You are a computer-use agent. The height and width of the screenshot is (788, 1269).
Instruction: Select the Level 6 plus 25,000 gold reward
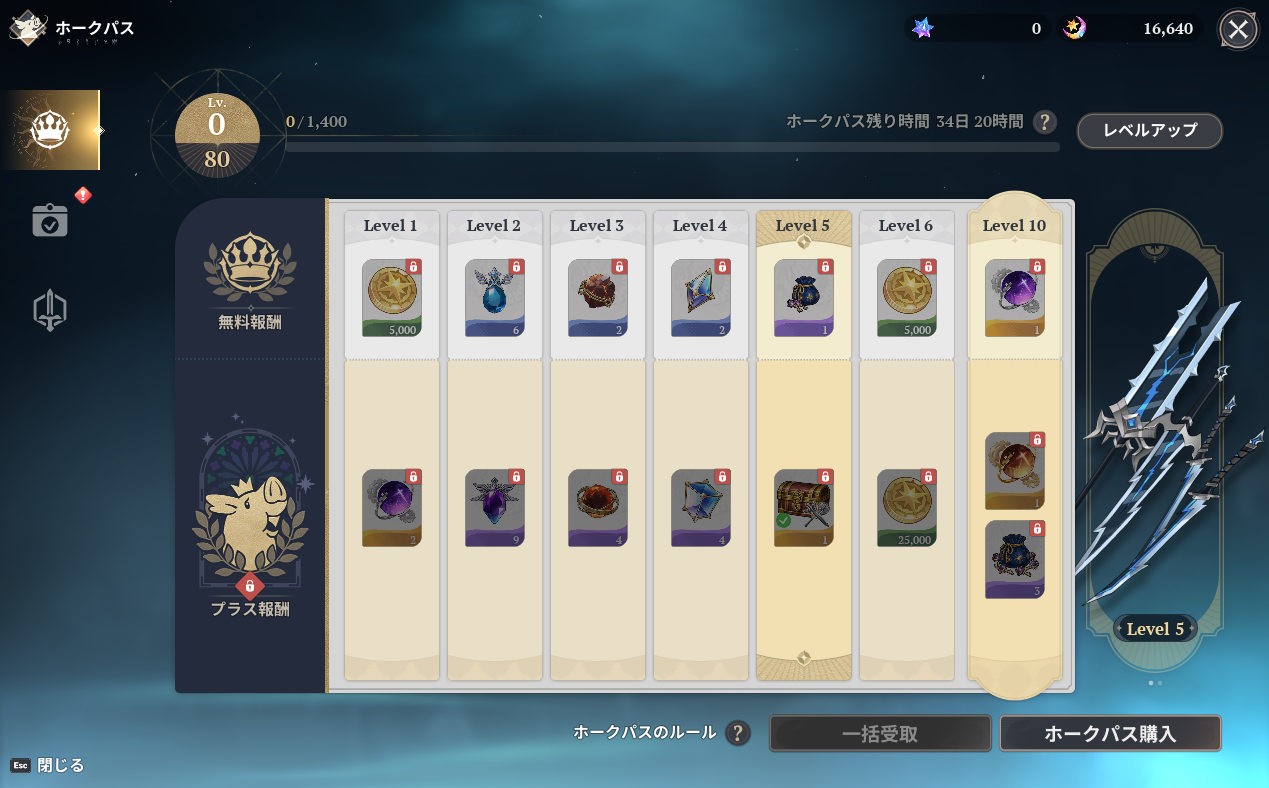click(x=906, y=508)
